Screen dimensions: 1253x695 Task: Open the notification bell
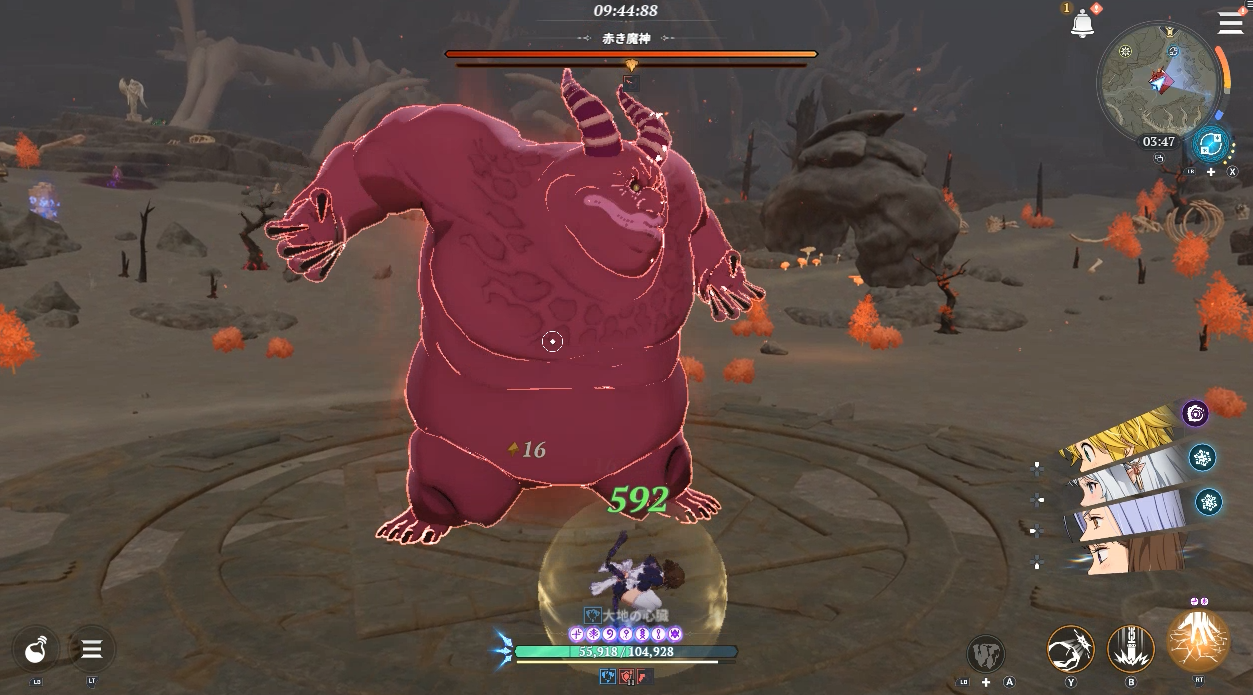click(x=1081, y=24)
